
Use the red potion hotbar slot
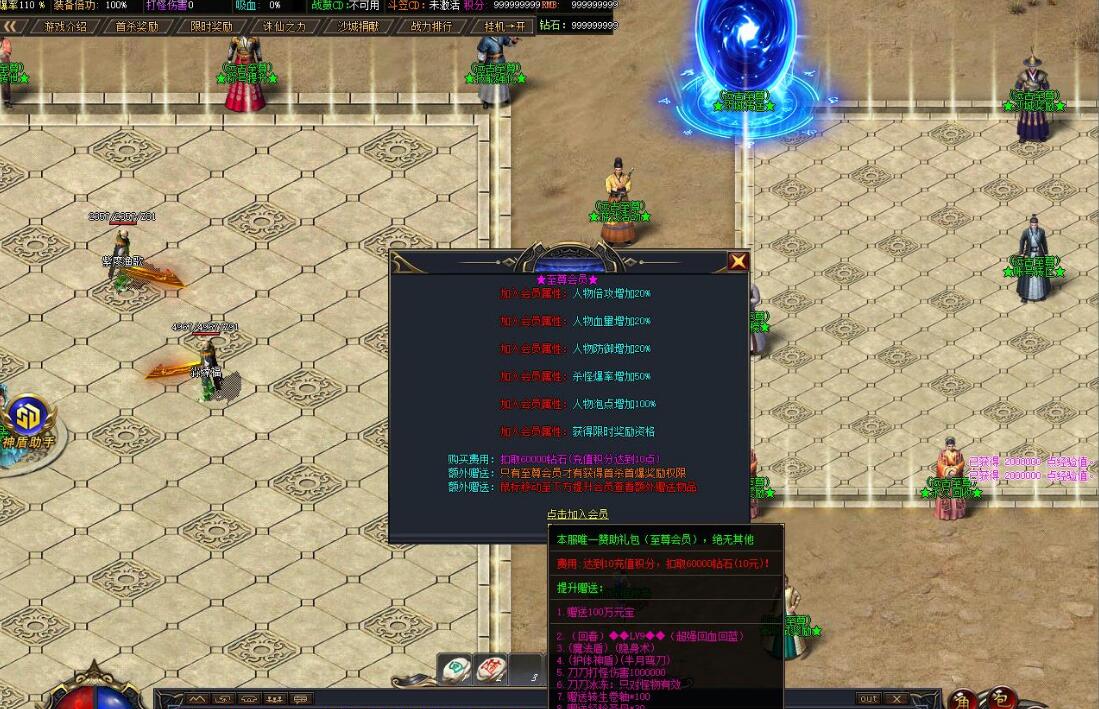point(490,669)
